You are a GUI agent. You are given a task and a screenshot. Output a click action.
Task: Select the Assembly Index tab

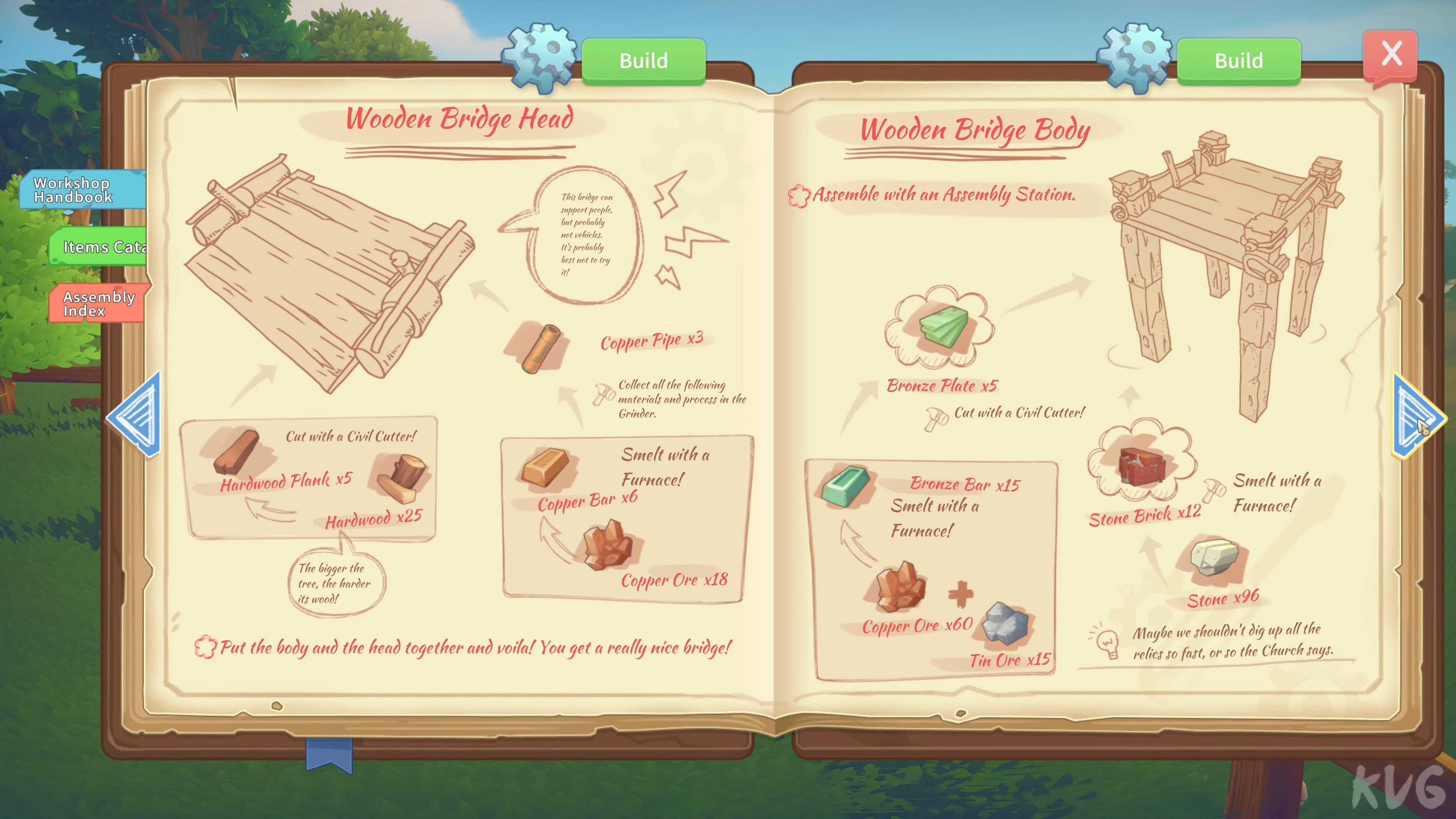(x=96, y=303)
